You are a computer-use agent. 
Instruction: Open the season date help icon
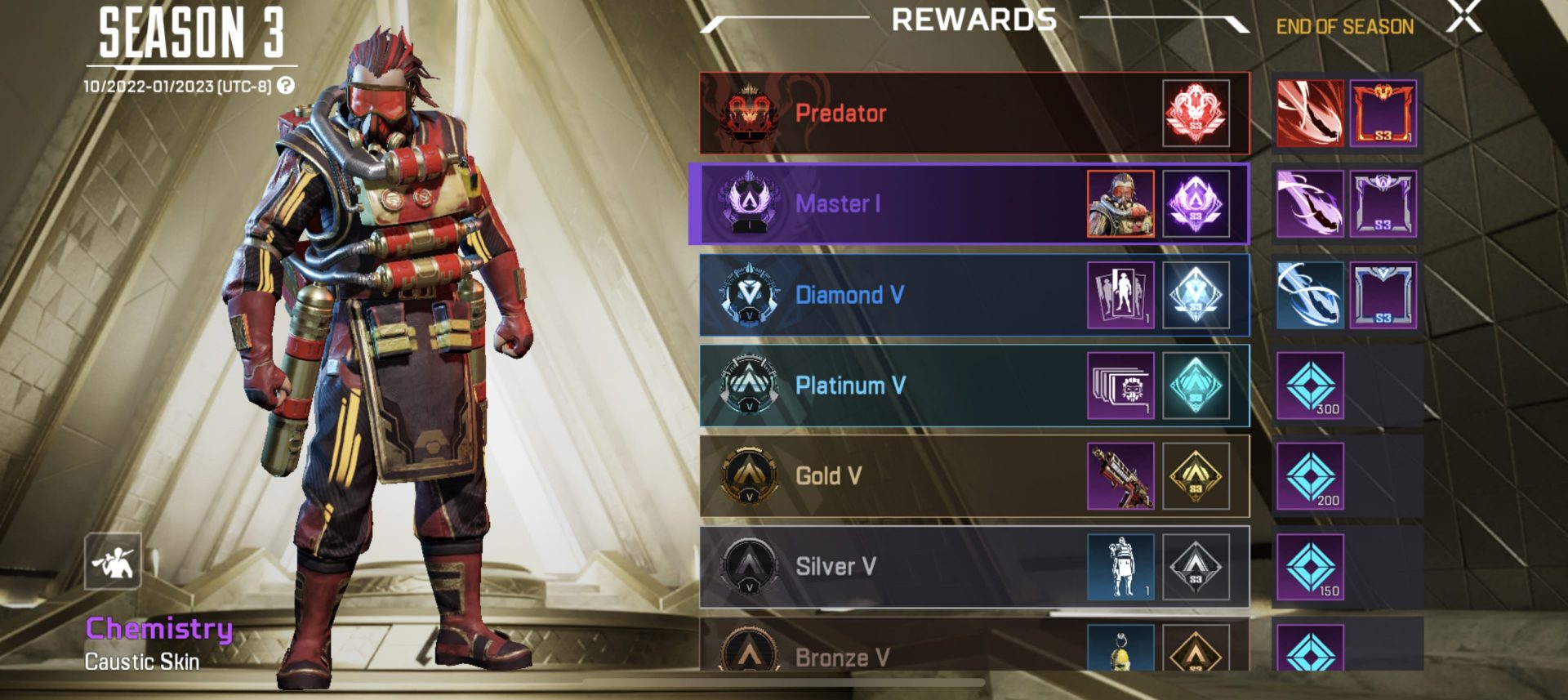click(285, 86)
